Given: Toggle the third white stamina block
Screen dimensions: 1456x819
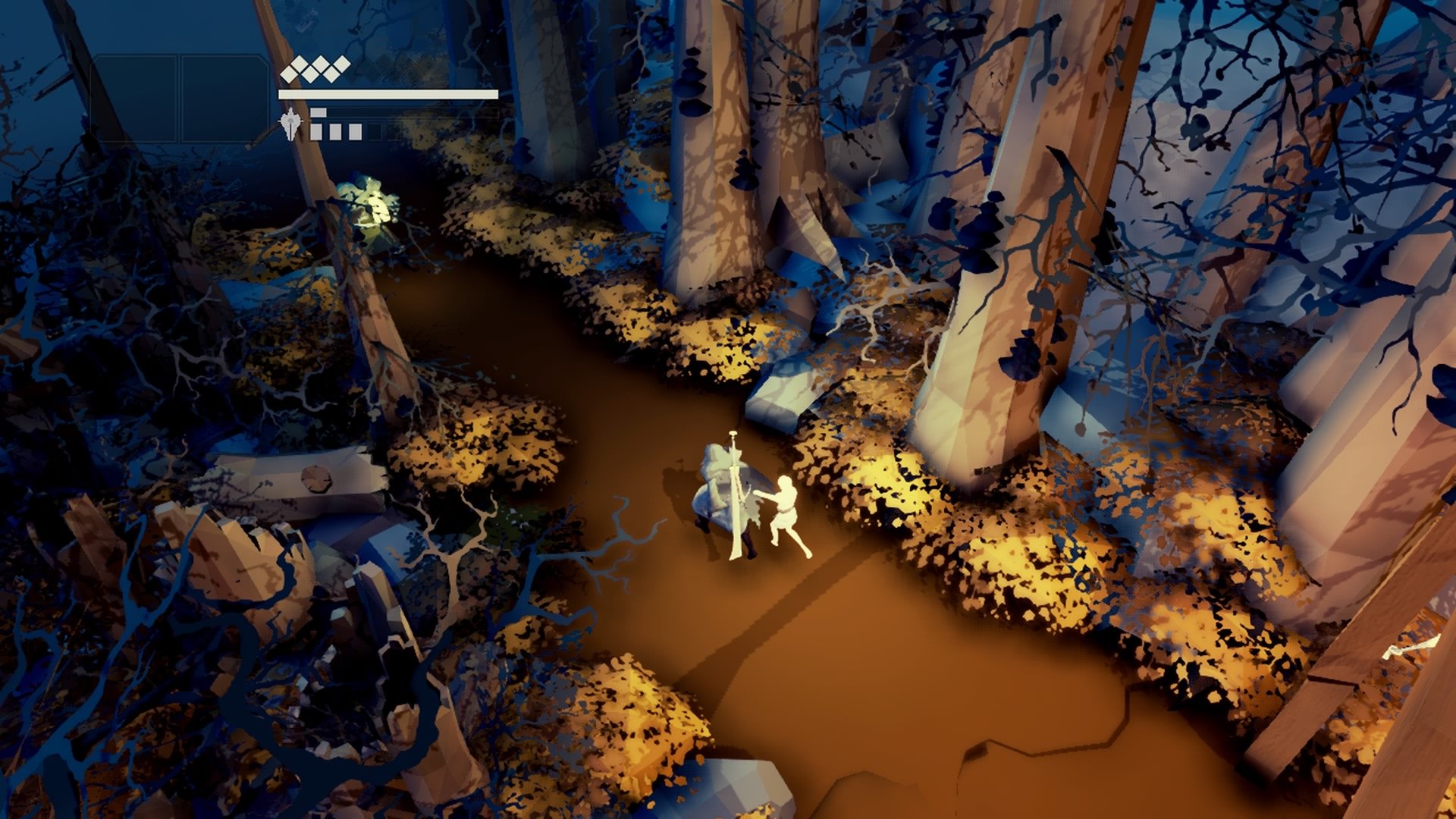Looking at the screenshot, I should point(356,130).
